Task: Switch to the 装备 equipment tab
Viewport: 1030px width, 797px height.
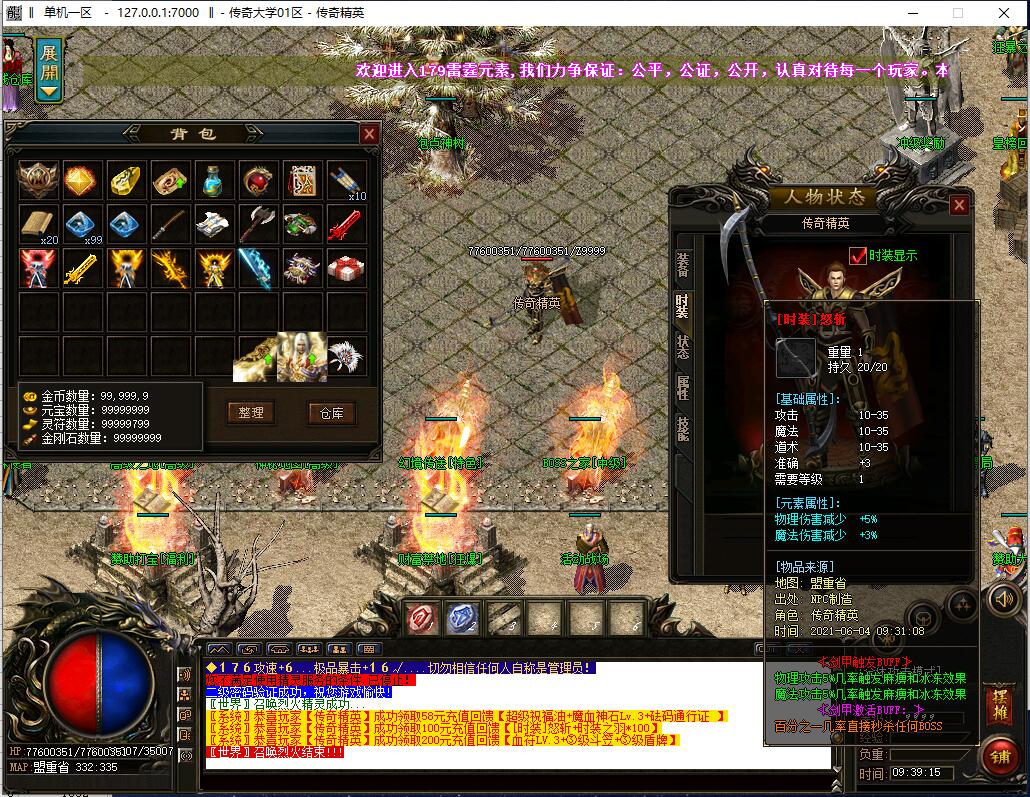Action: point(682,265)
